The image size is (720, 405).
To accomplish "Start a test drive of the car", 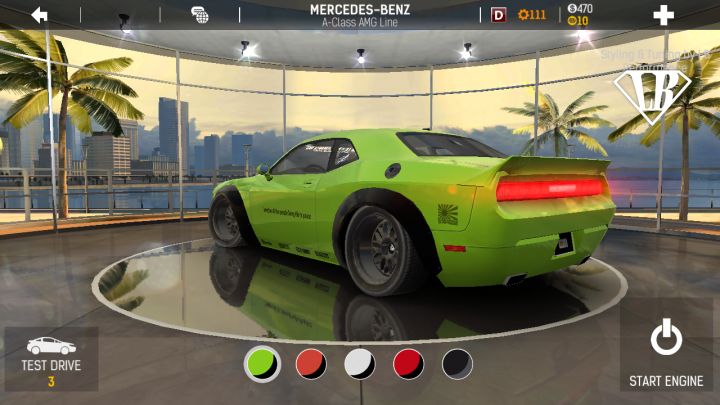I will (x=51, y=360).
